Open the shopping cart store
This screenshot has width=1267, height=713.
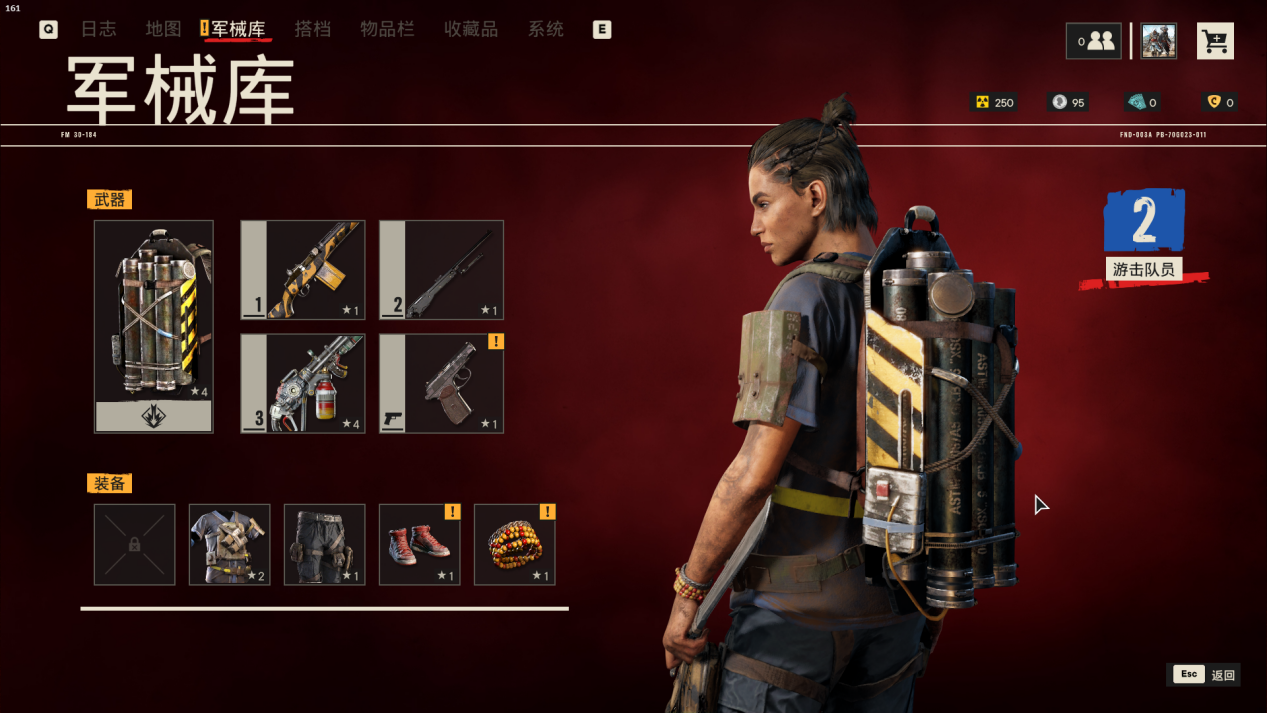(1215, 42)
